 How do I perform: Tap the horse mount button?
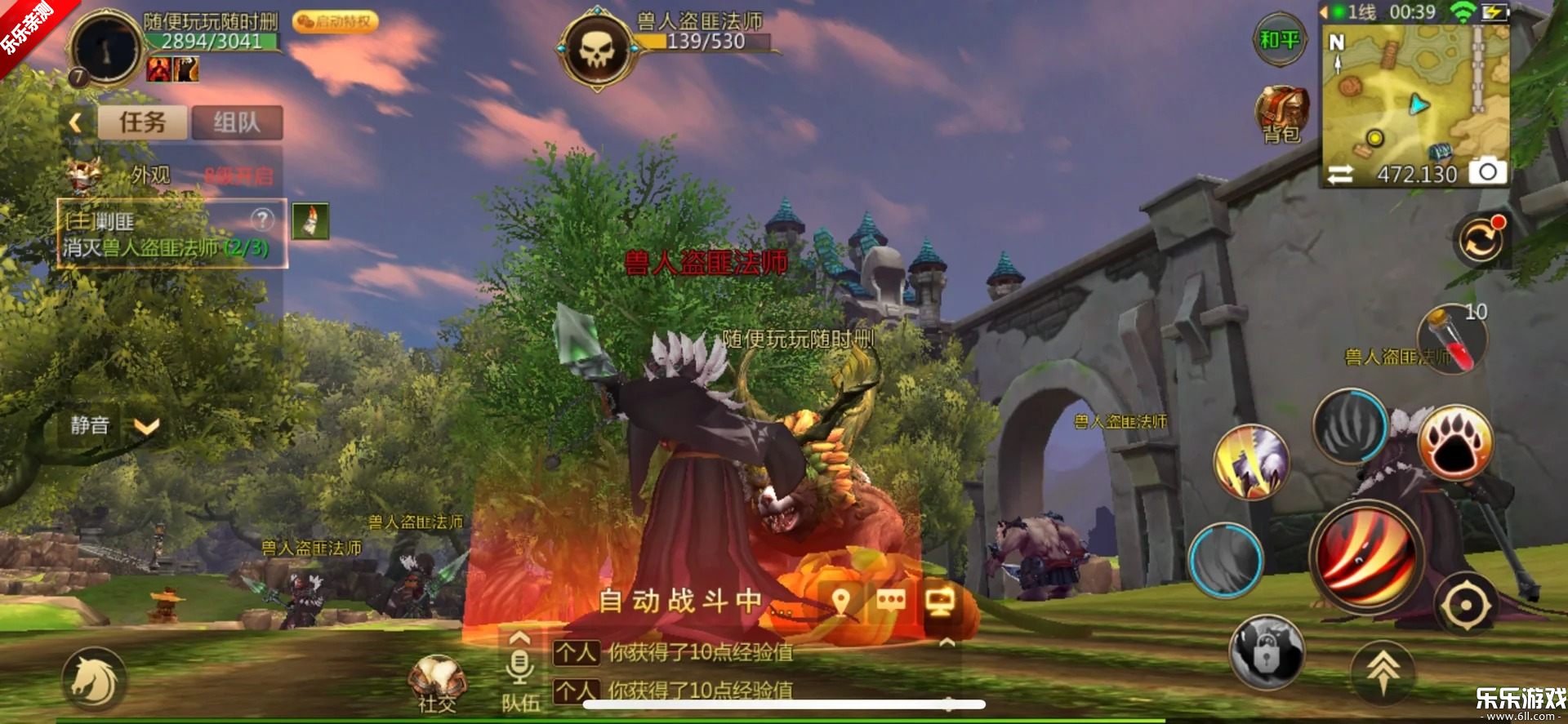(x=94, y=681)
